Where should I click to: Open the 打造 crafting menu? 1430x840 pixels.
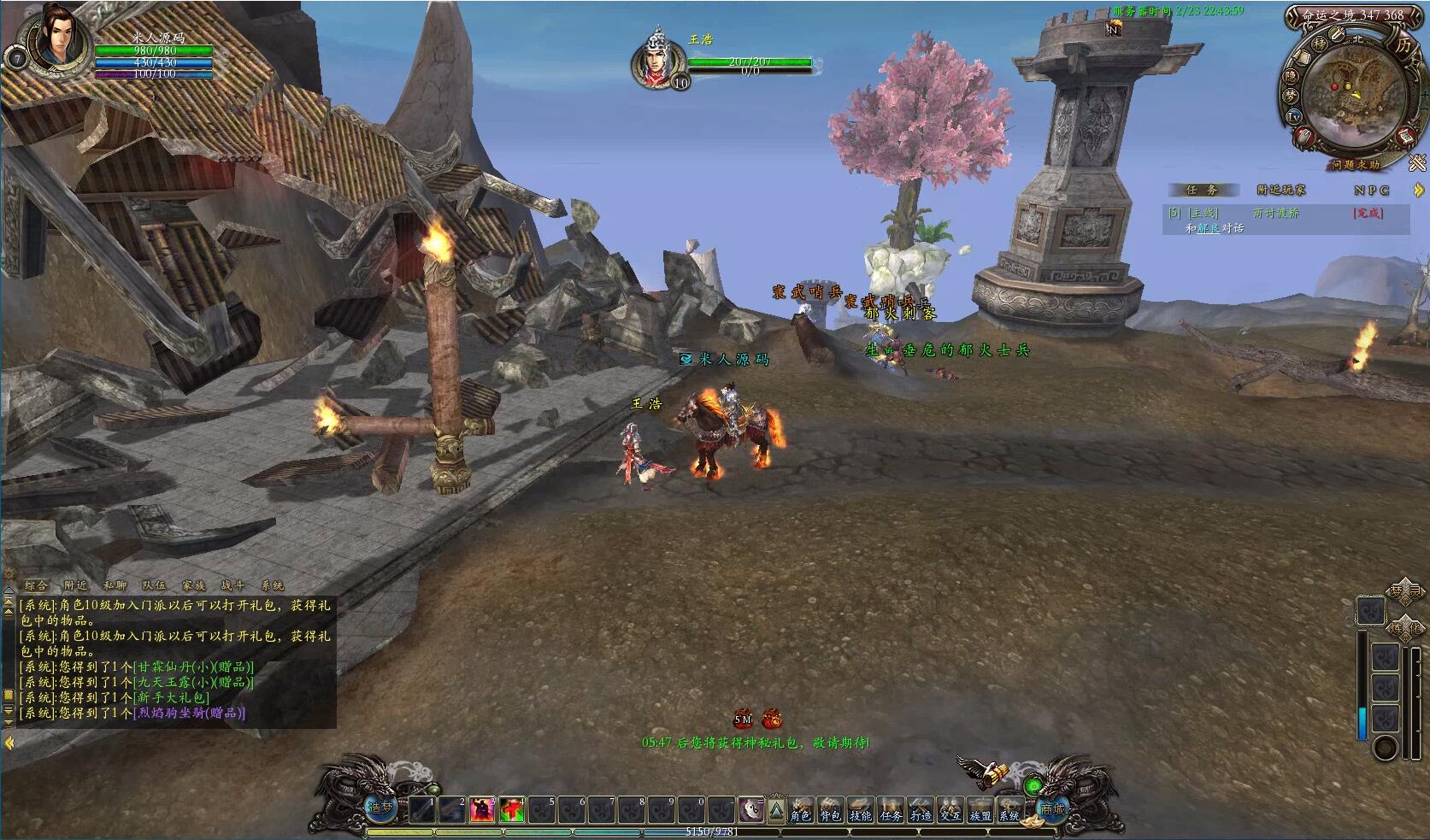click(921, 809)
